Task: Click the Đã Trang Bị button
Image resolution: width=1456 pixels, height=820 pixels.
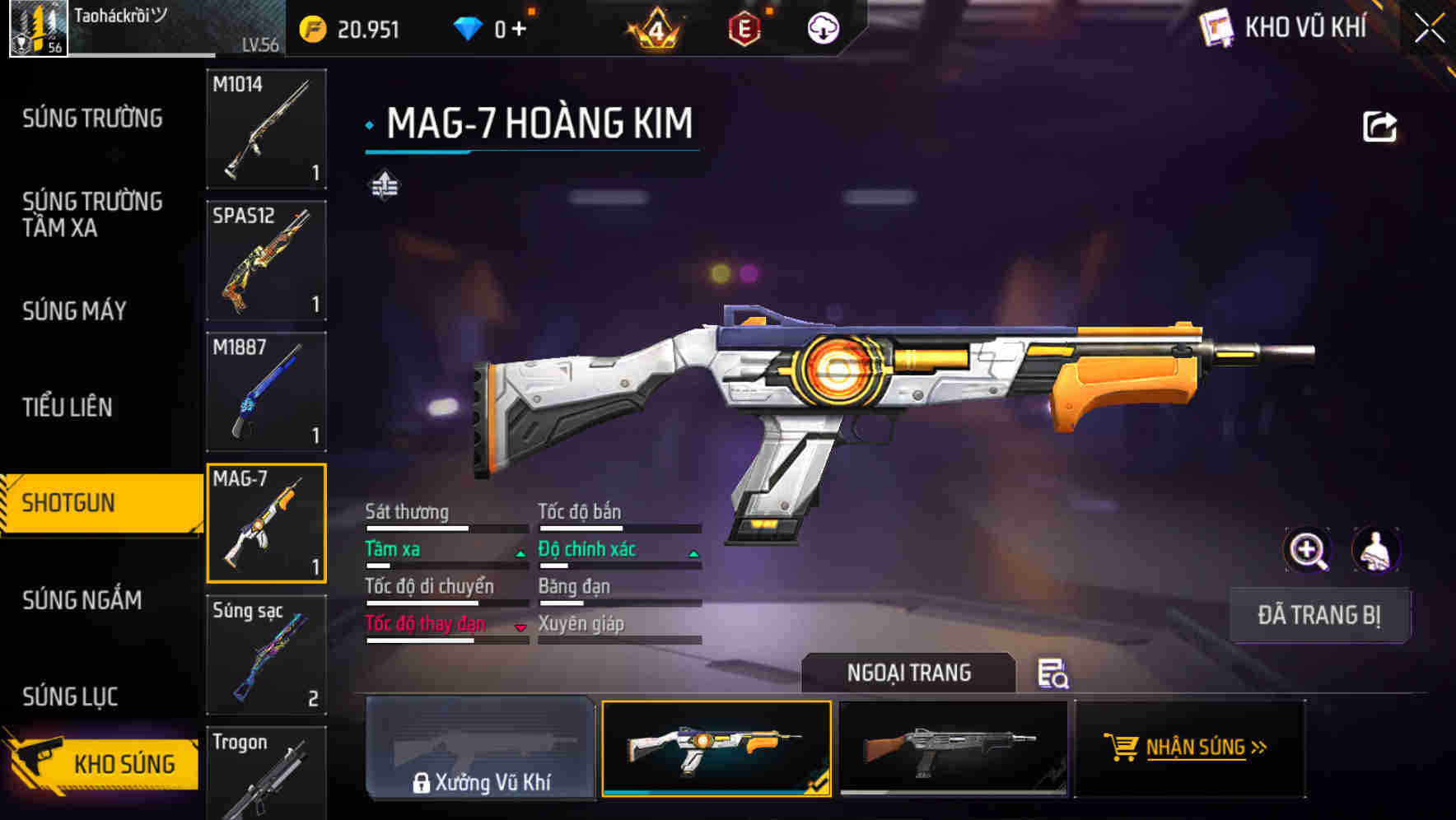Action: 1318,615
